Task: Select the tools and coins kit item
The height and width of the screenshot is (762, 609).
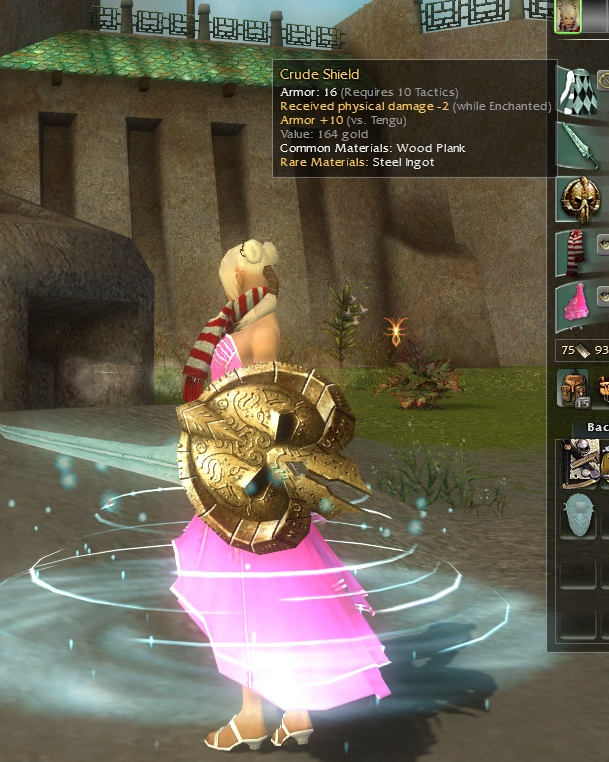Action: [x=579, y=462]
